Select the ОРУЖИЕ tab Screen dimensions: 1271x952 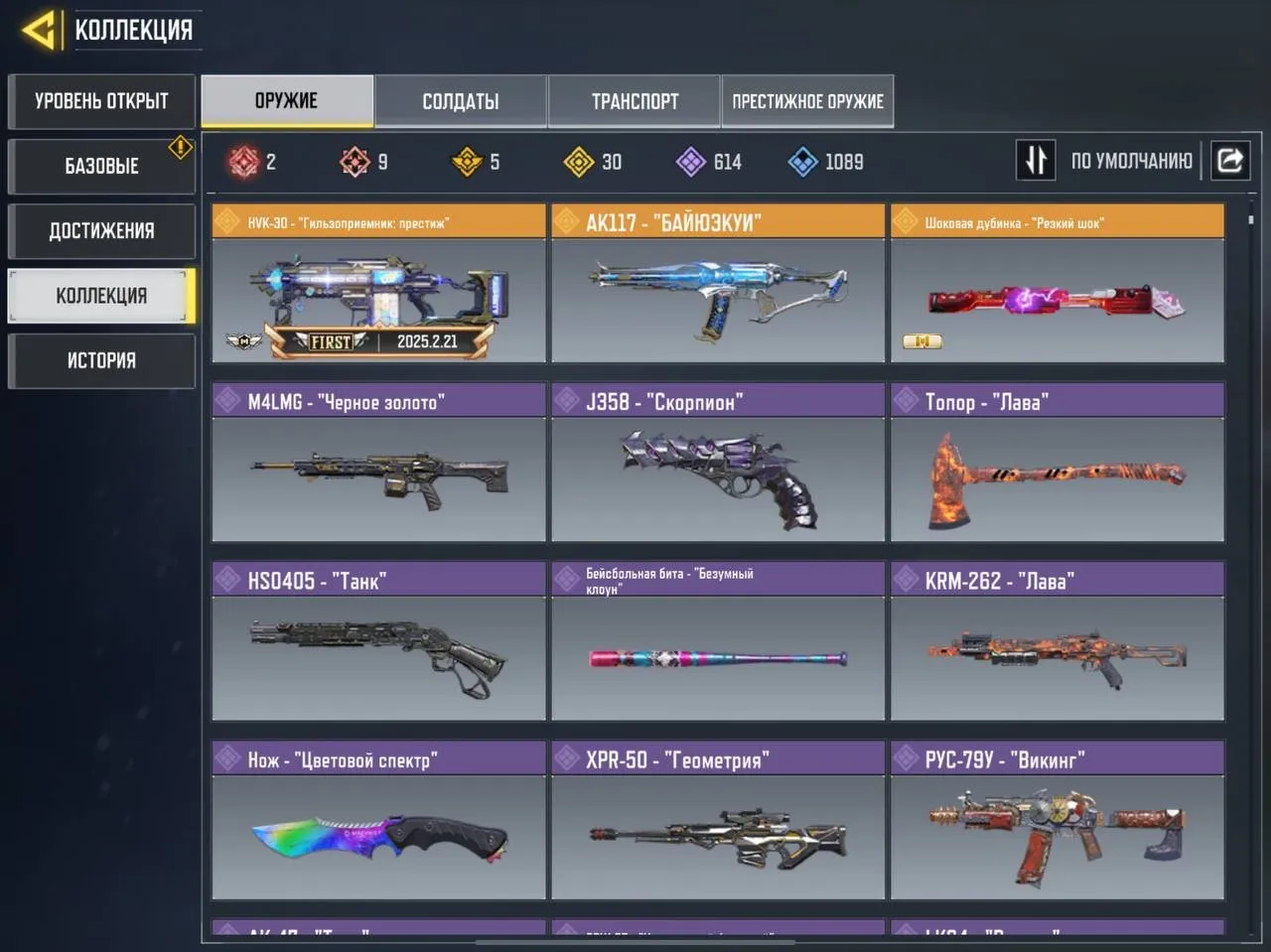tap(287, 100)
